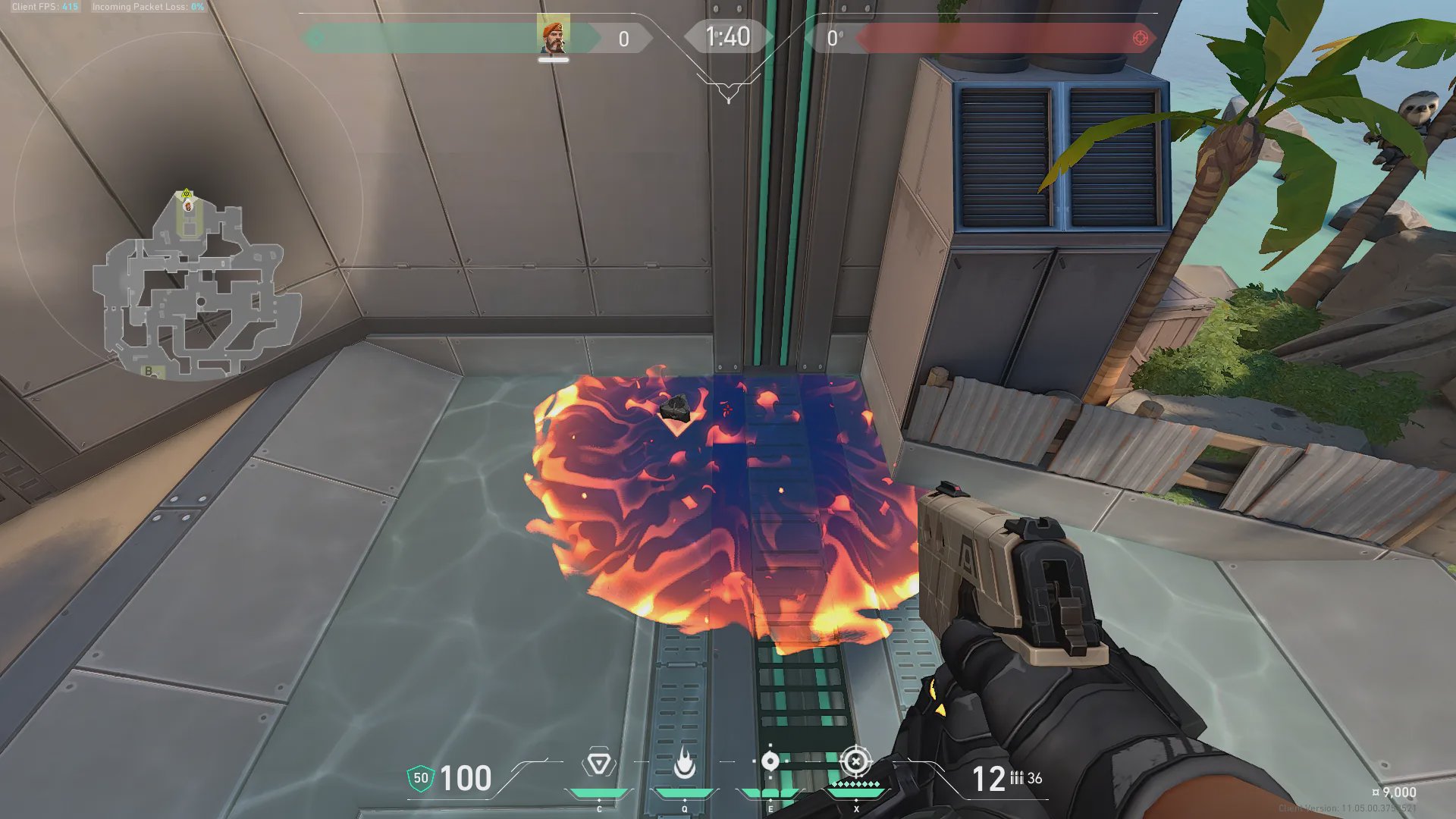Activate the Sky Smoke ability icon

click(x=770, y=761)
